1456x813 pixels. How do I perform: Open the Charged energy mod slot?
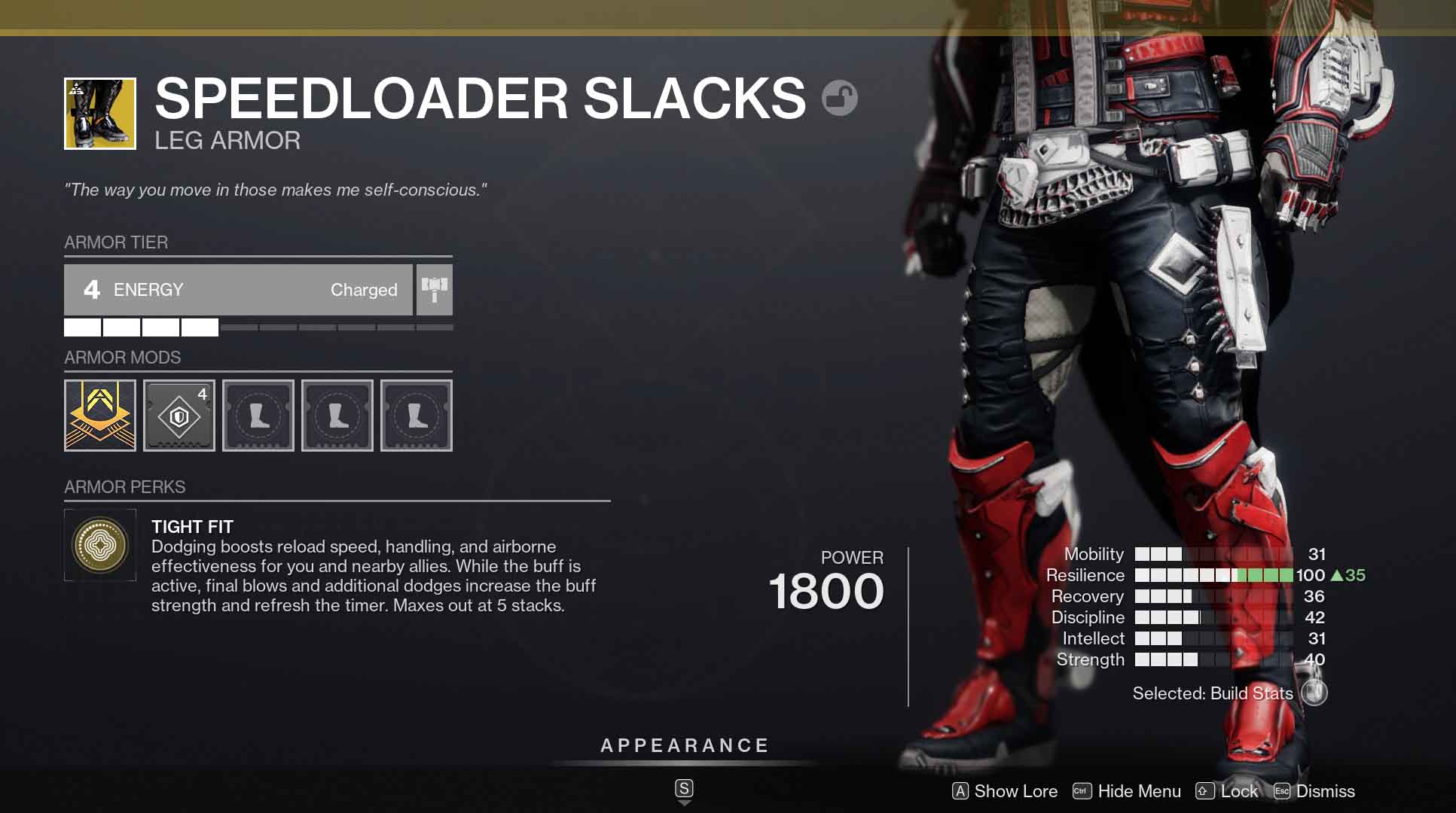point(179,415)
